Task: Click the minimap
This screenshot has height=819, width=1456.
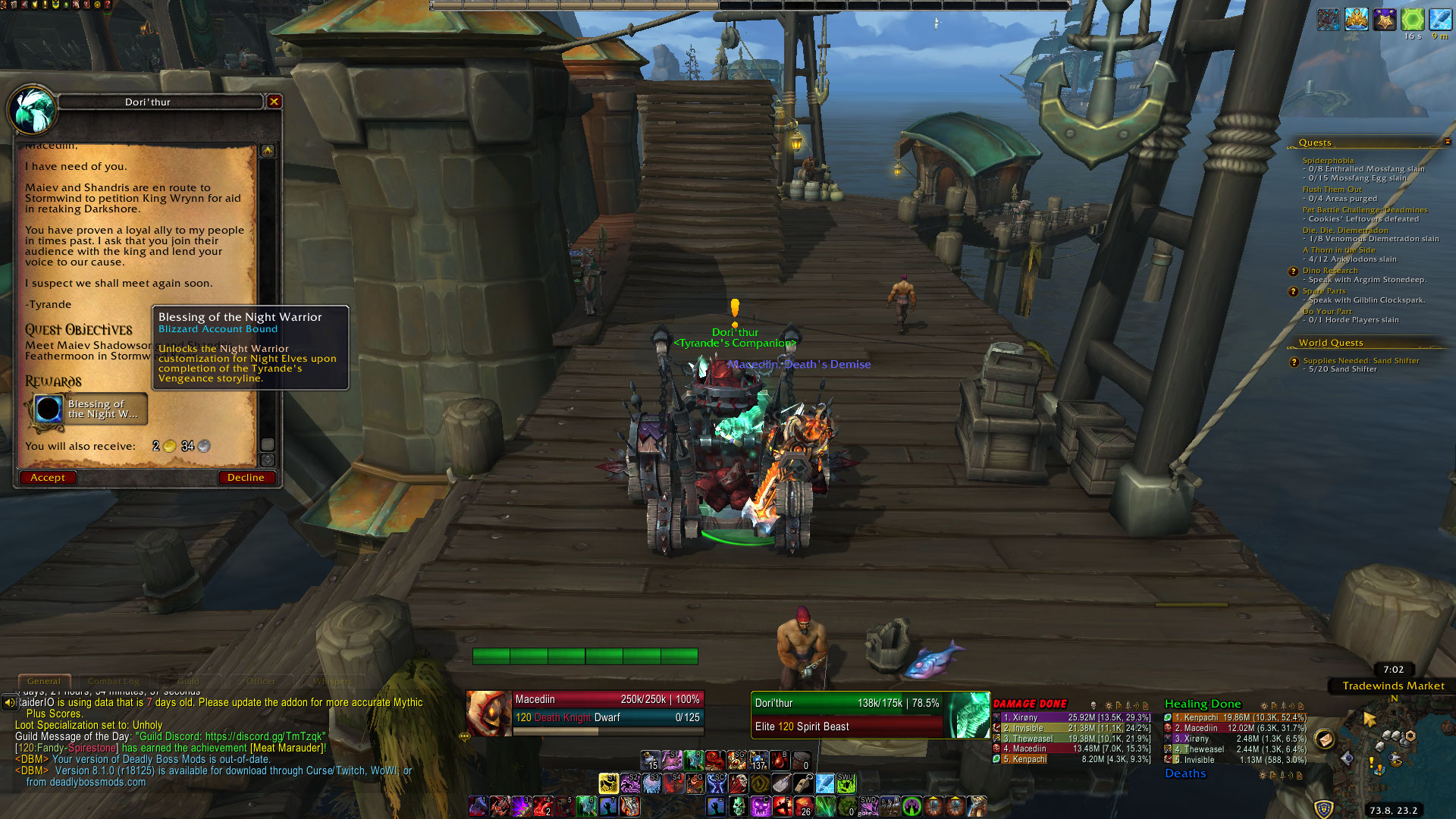Action: pyautogui.click(x=1380, y=751)
